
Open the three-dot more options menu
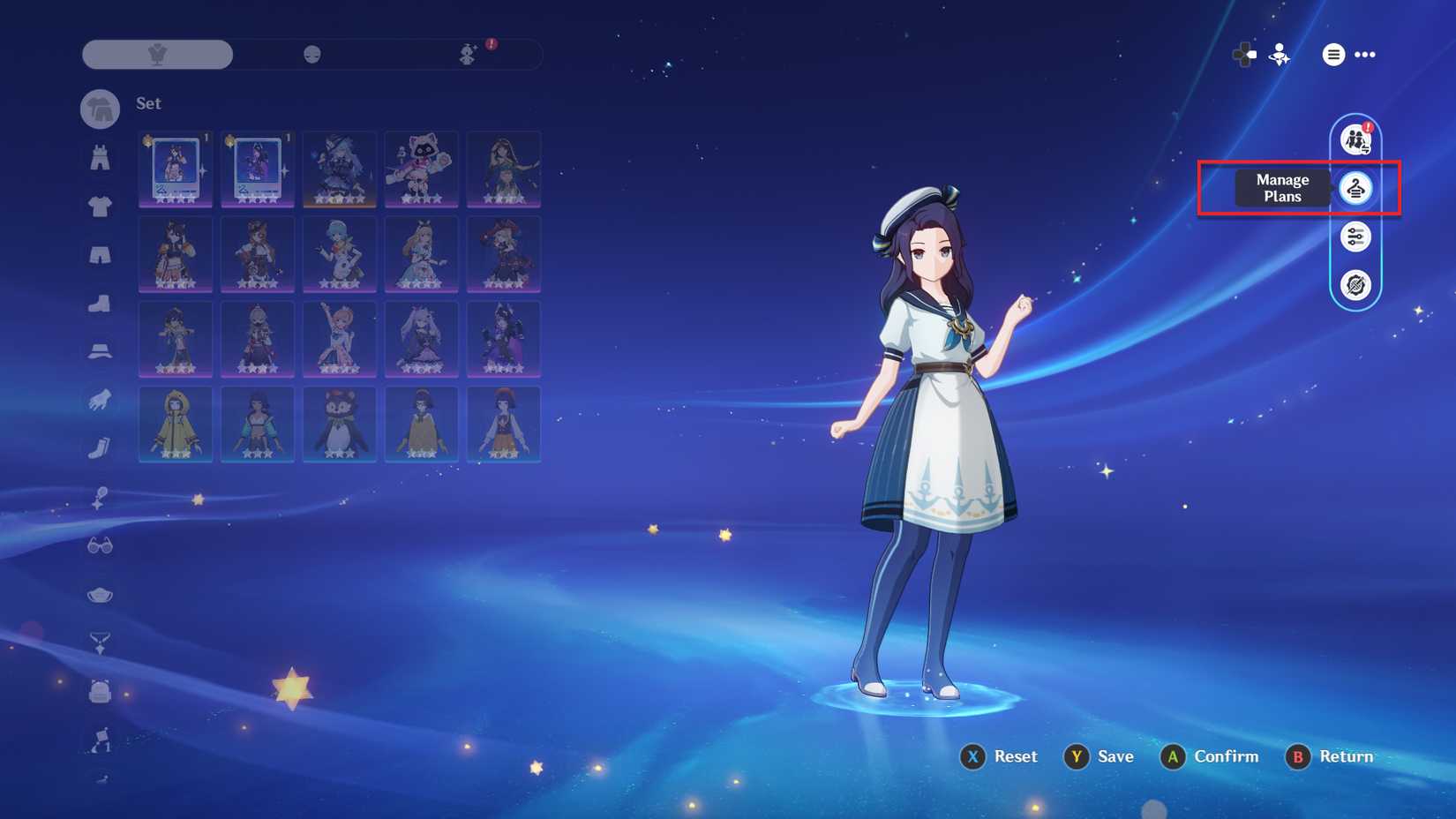(x=1366, y=54)
